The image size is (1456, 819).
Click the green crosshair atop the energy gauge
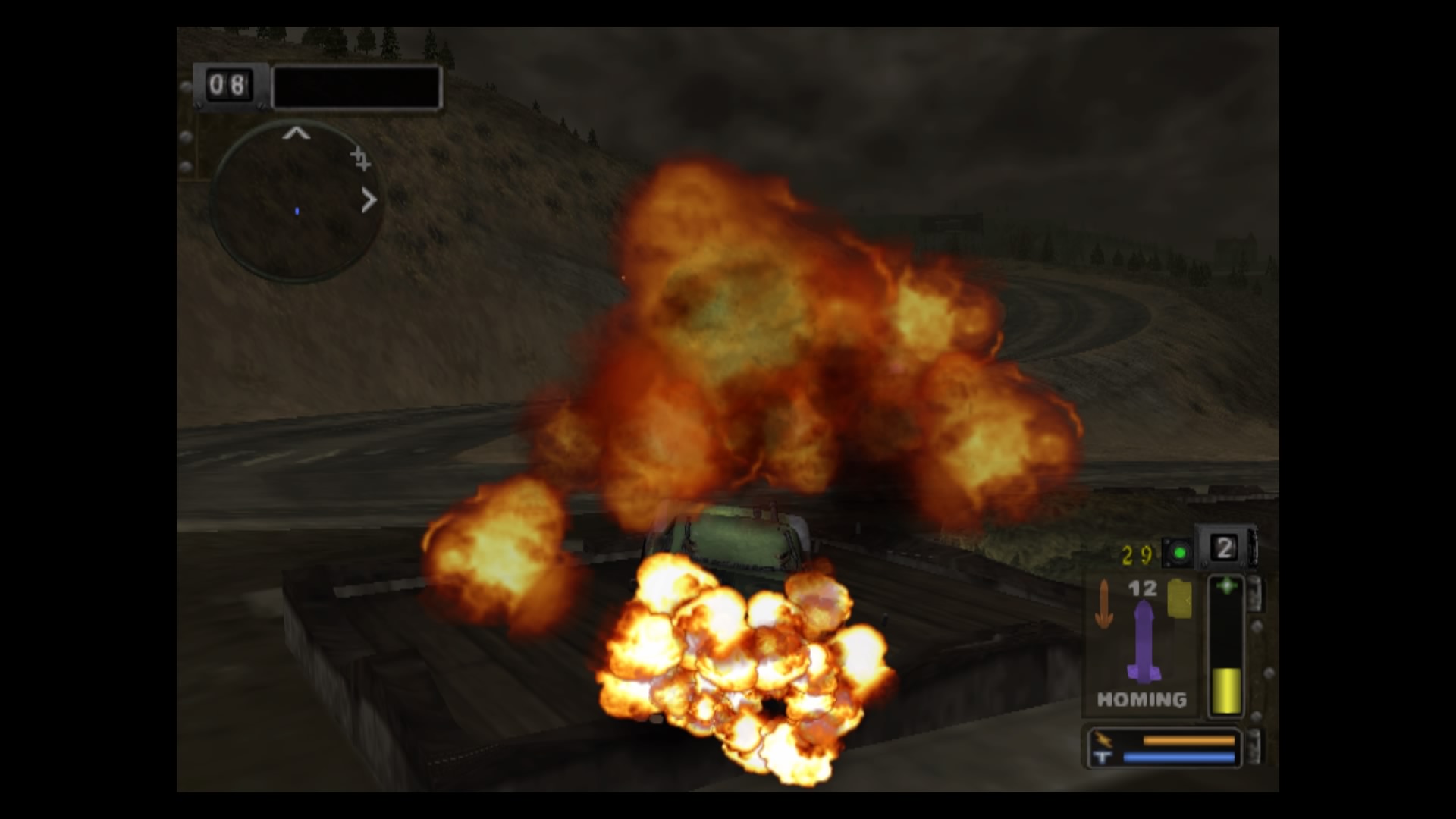[x=1228, y=584]
